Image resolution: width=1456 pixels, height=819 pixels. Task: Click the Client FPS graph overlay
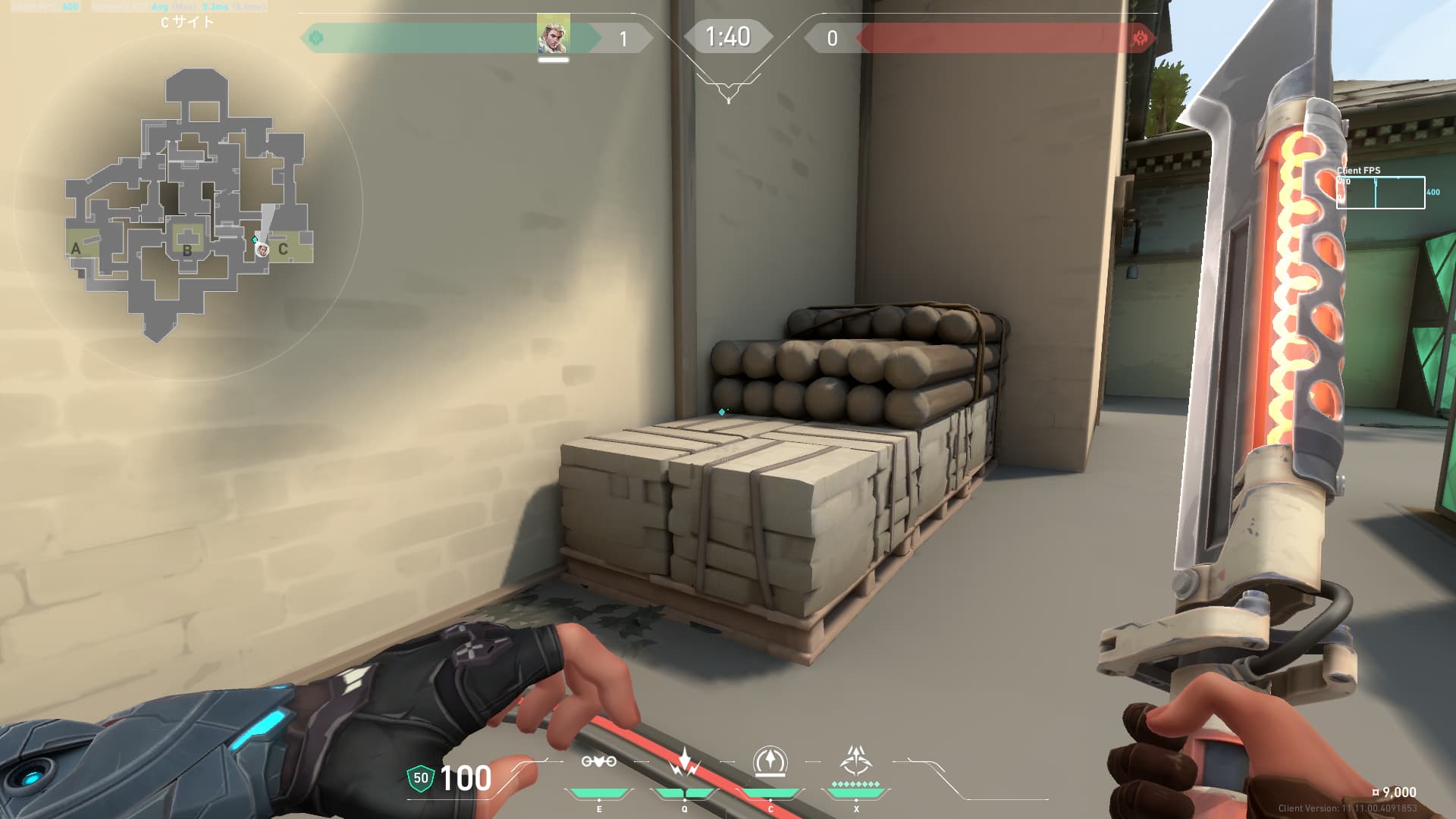[1380, 192]
